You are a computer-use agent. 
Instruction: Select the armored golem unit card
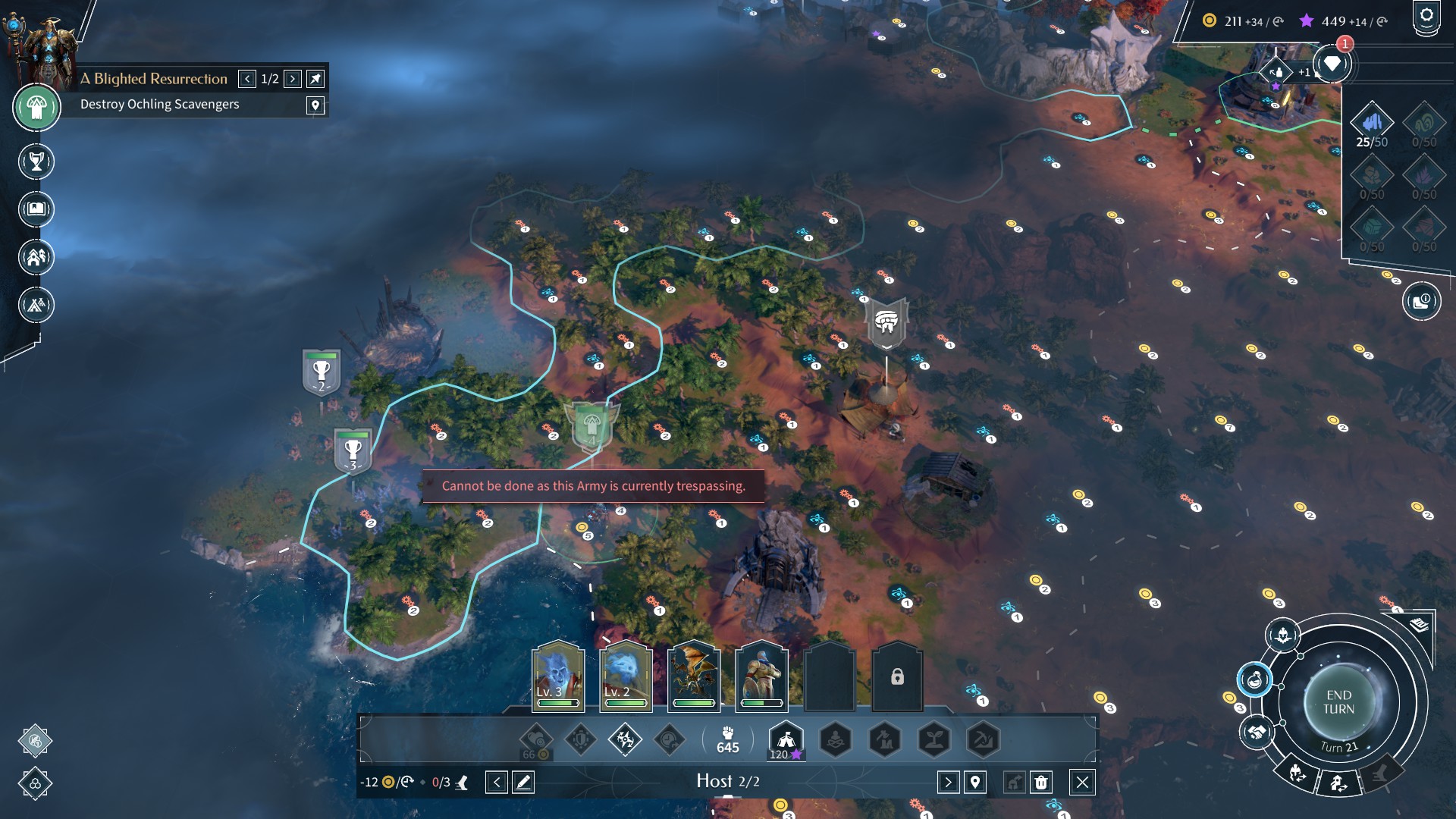point(761,676)
